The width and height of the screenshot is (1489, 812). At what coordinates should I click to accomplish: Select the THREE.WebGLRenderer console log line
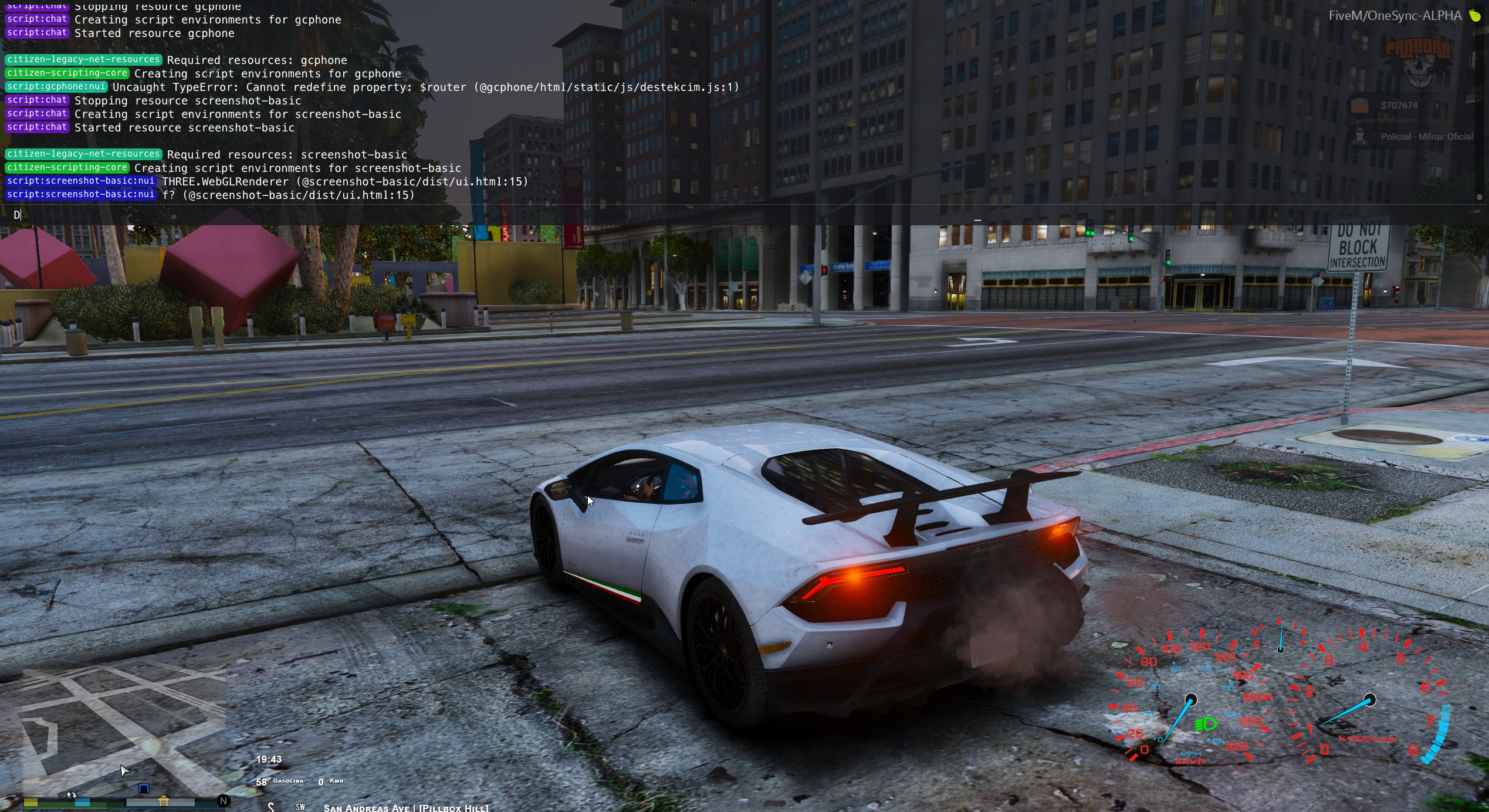click(345, 182)
